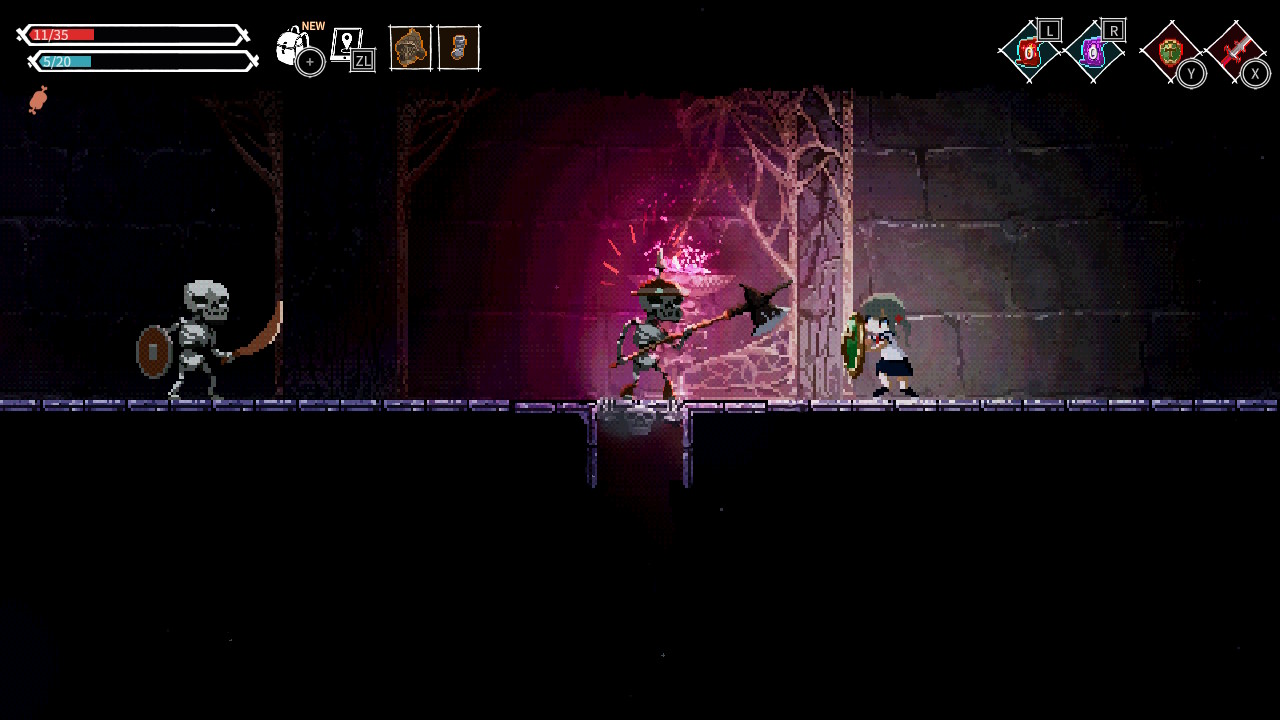Select the equipped armor piece slot
Viewport: 1280px width, 720px height.
click(412, 47)
